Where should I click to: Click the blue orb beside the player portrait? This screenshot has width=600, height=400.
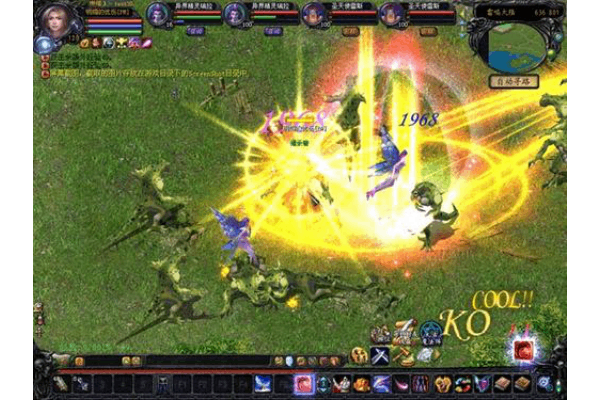coord(43,44)
